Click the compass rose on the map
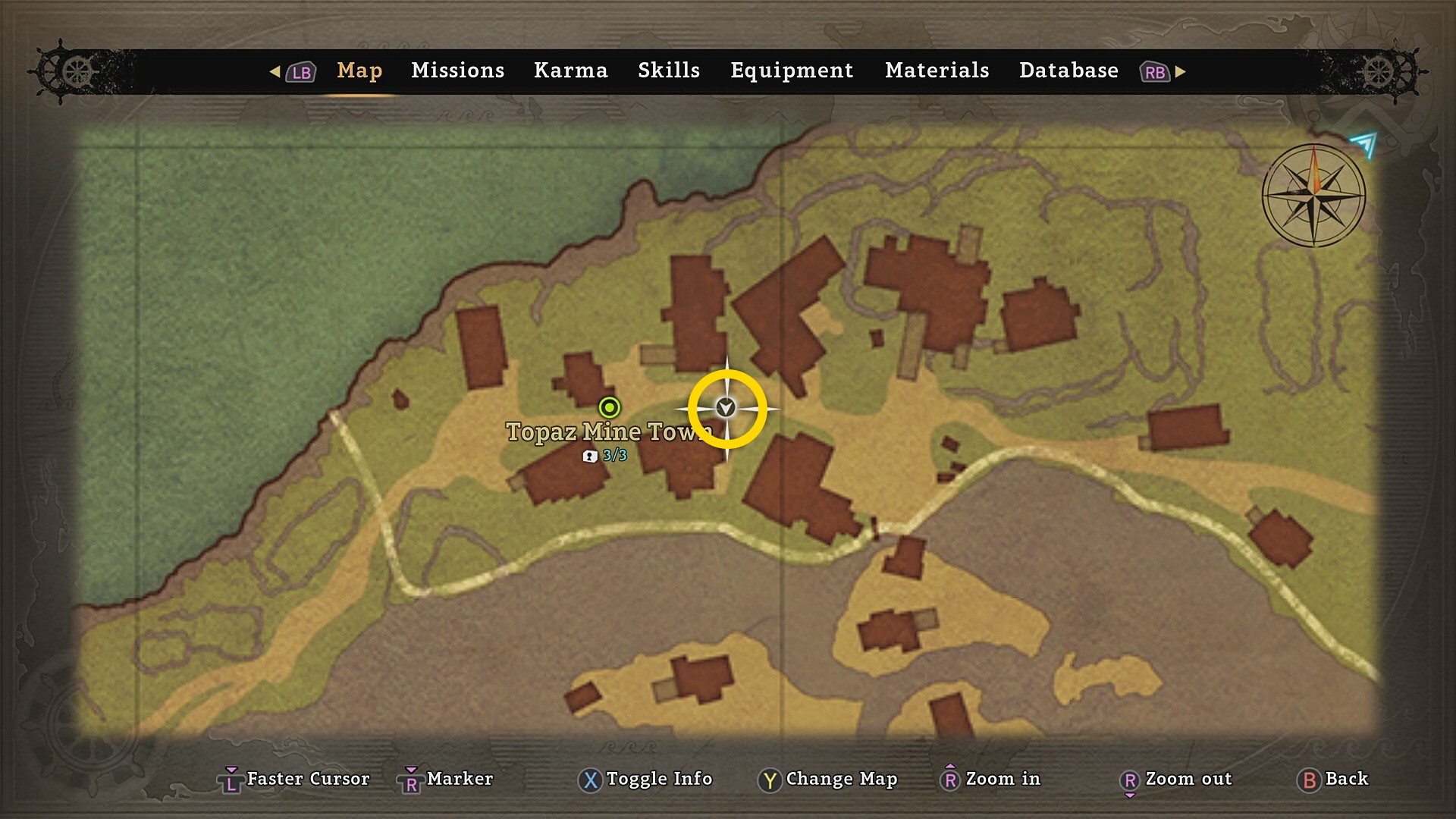Image resolution: width=1456 pixels, height=819 pixels. coord(1313,195)
